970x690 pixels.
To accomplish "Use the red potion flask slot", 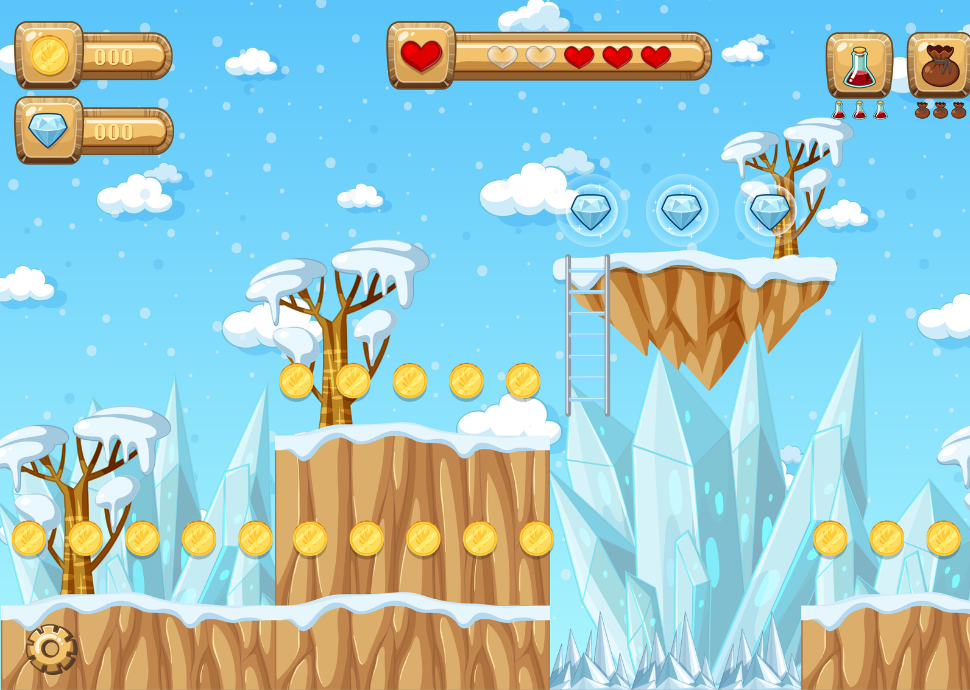I will click(x=859, y=65).
